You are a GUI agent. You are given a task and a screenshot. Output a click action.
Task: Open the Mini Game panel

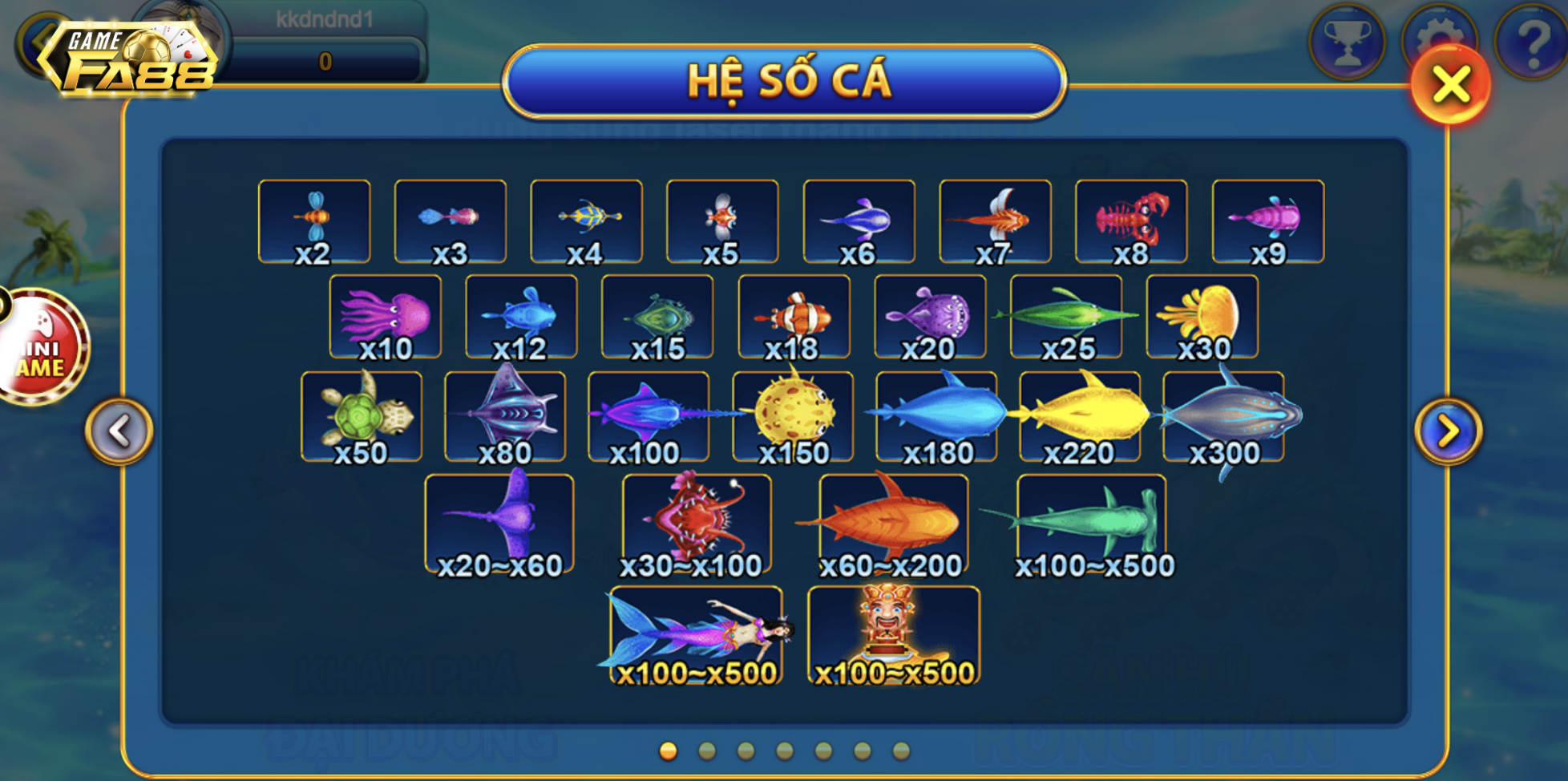coord(34,343)
